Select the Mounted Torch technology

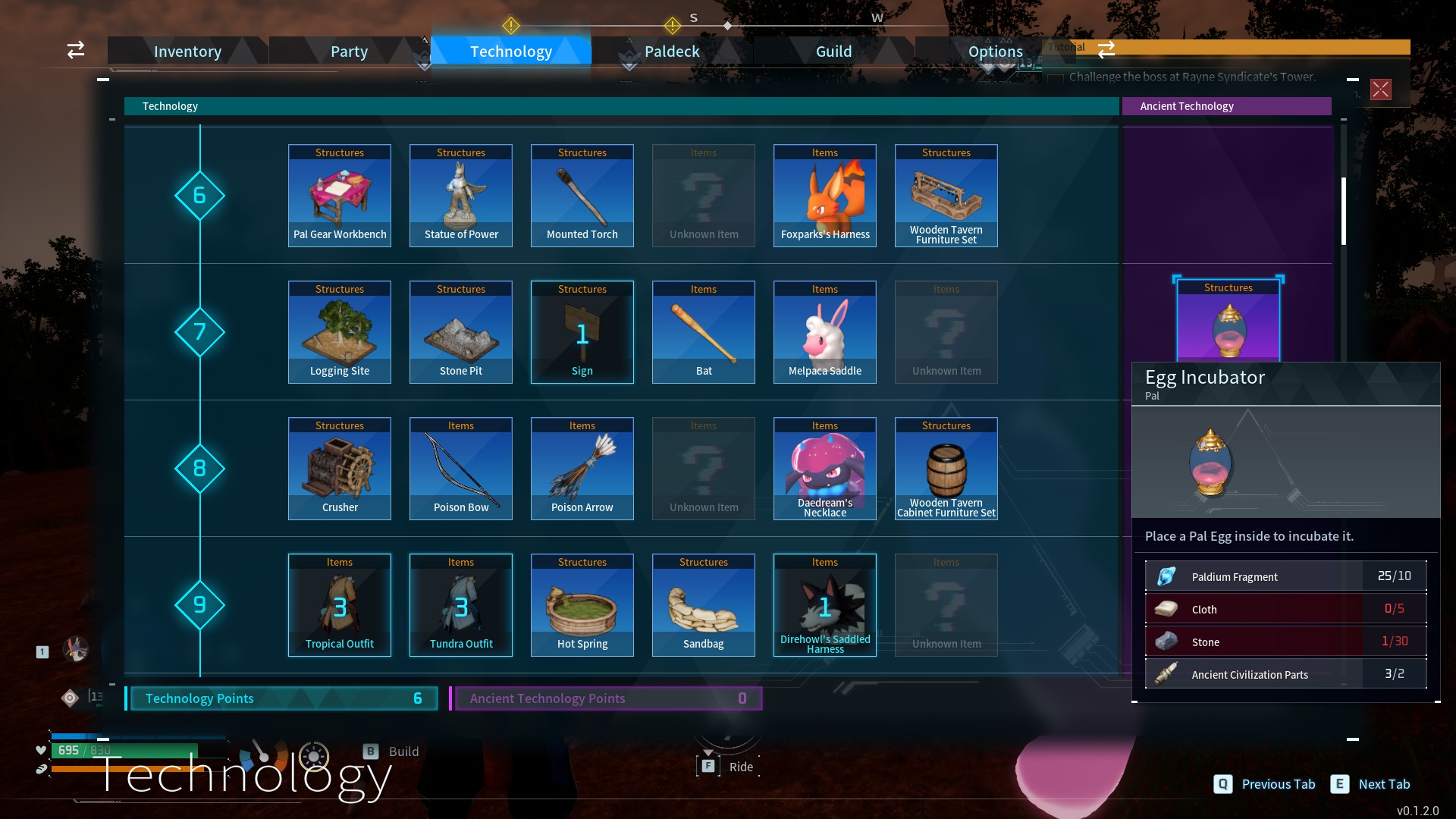click(x=582, y=196)
